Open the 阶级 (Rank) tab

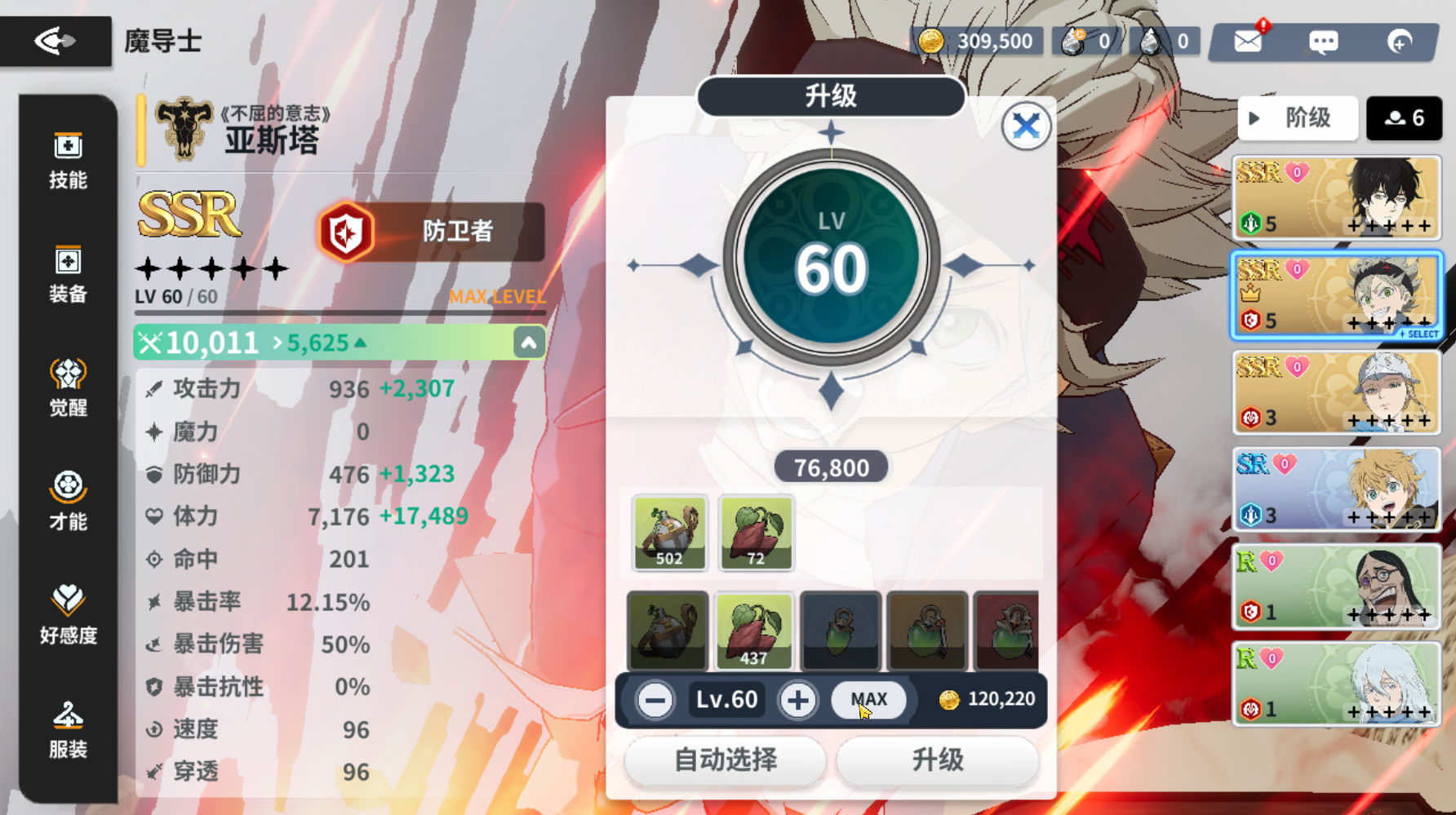[1298, 118]
